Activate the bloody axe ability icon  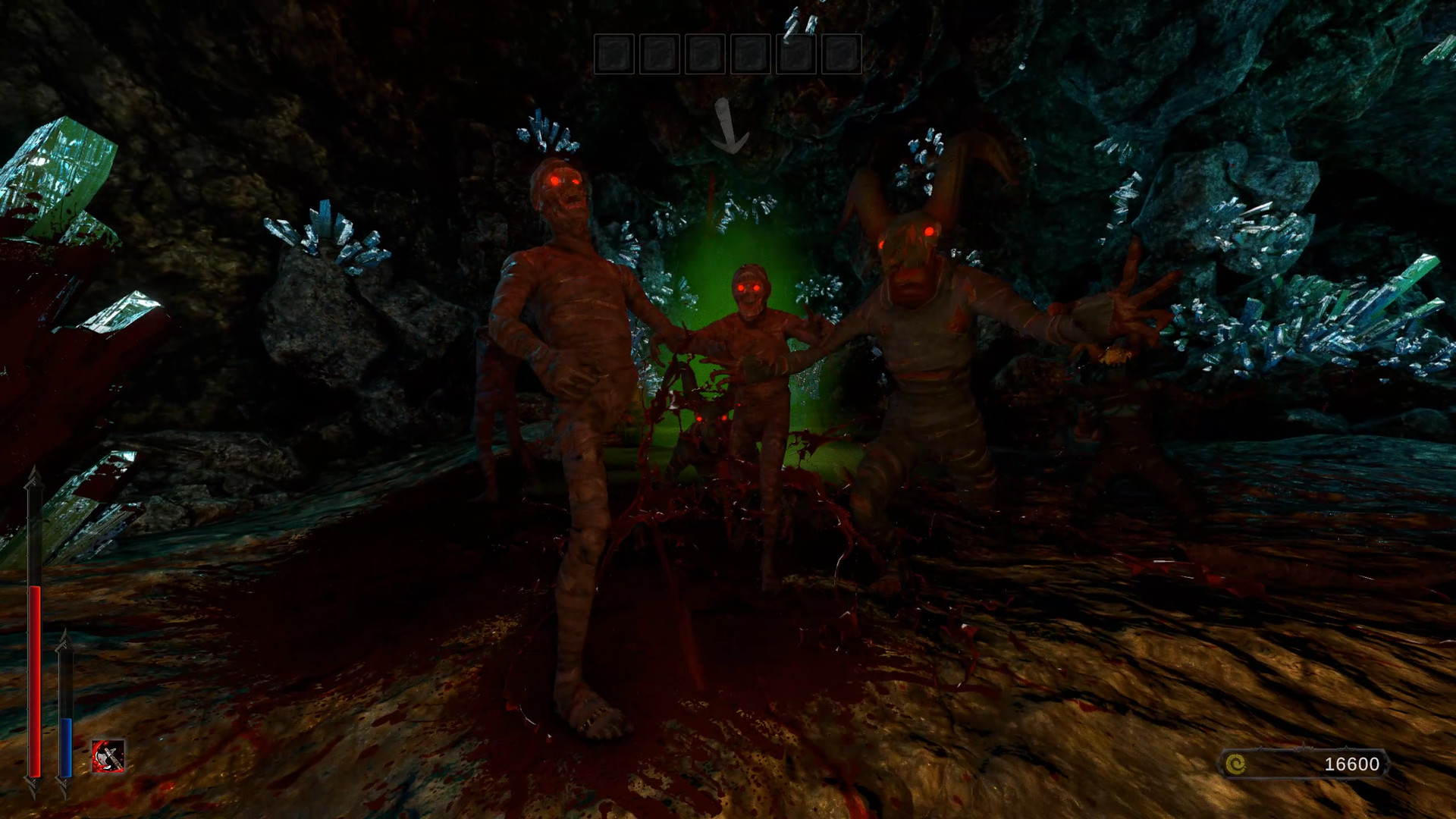(x=108, y=756)
